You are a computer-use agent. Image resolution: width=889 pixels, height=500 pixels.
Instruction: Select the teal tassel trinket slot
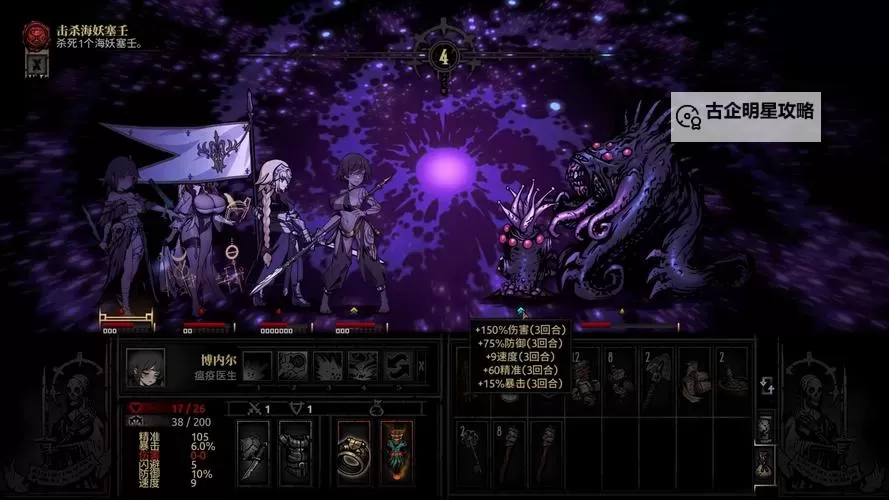[396, 452]
